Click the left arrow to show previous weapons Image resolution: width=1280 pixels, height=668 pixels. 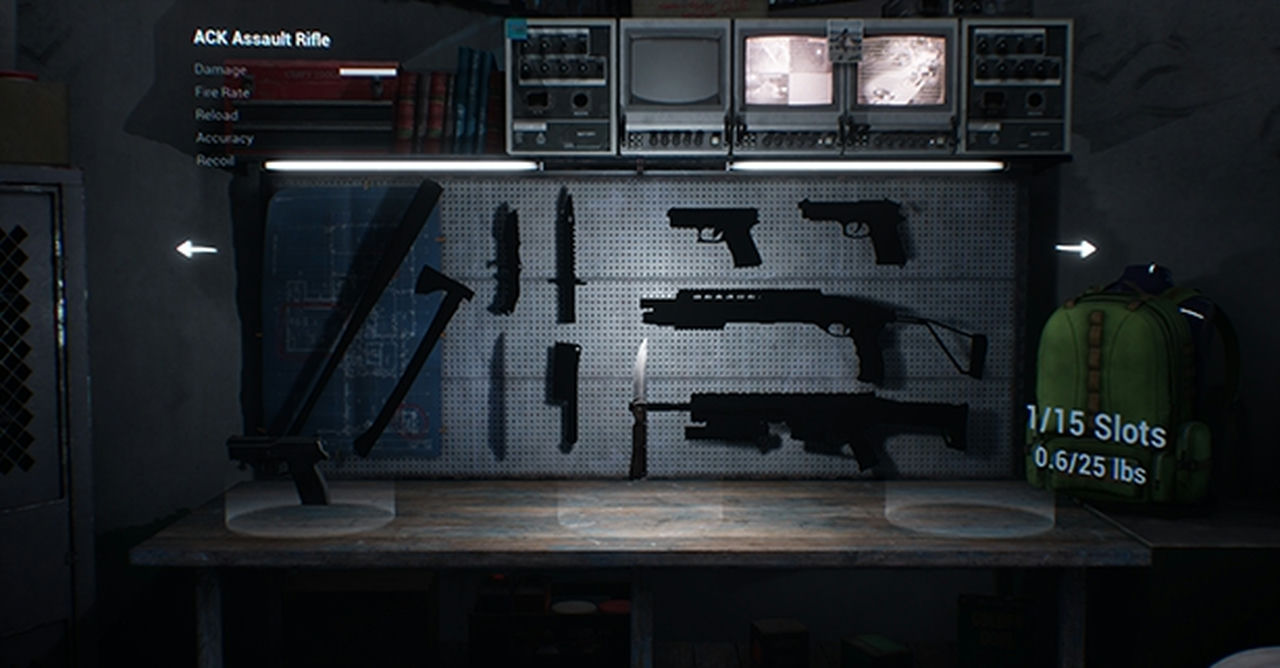197,249
